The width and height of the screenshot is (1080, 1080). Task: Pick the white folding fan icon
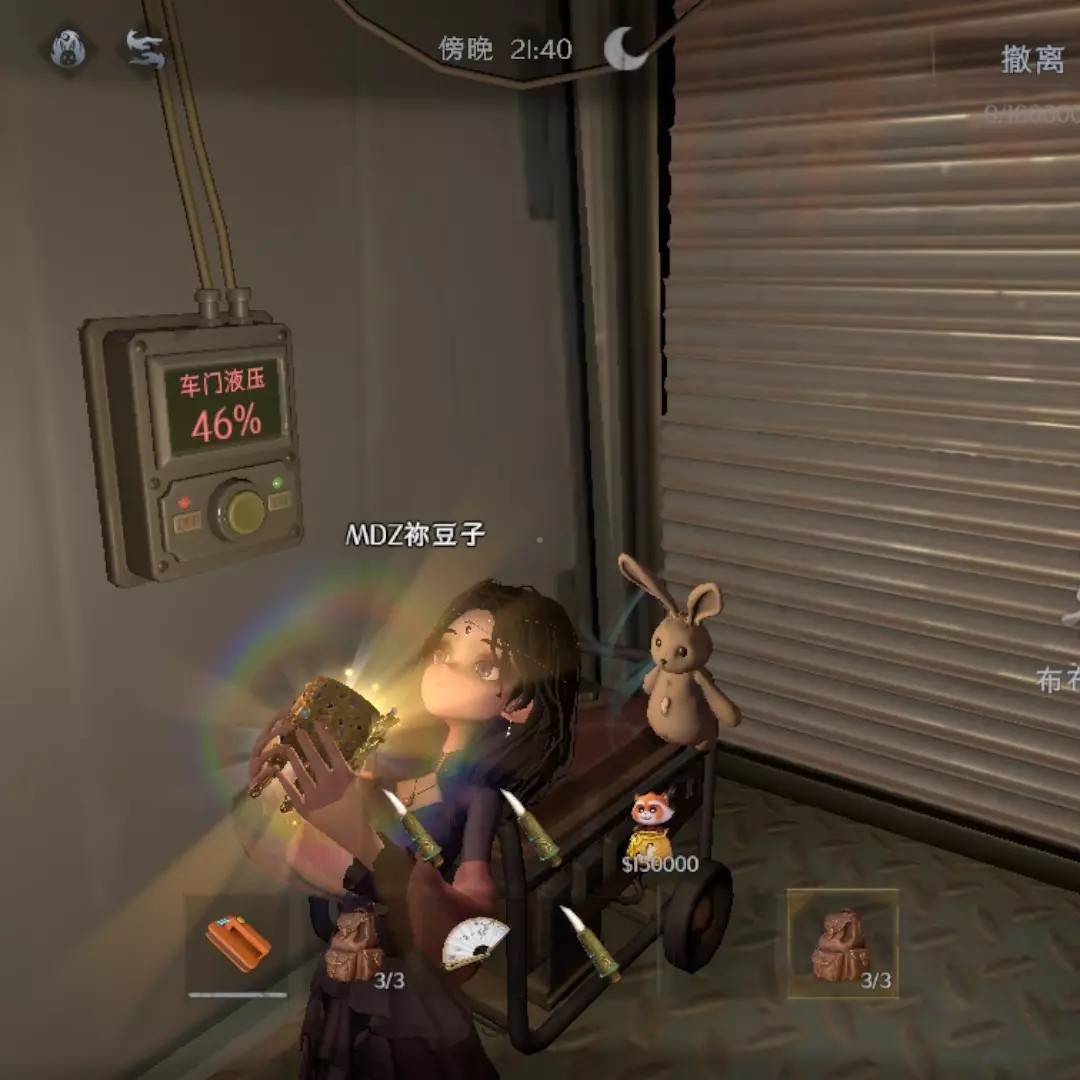(x=474, y=942)
